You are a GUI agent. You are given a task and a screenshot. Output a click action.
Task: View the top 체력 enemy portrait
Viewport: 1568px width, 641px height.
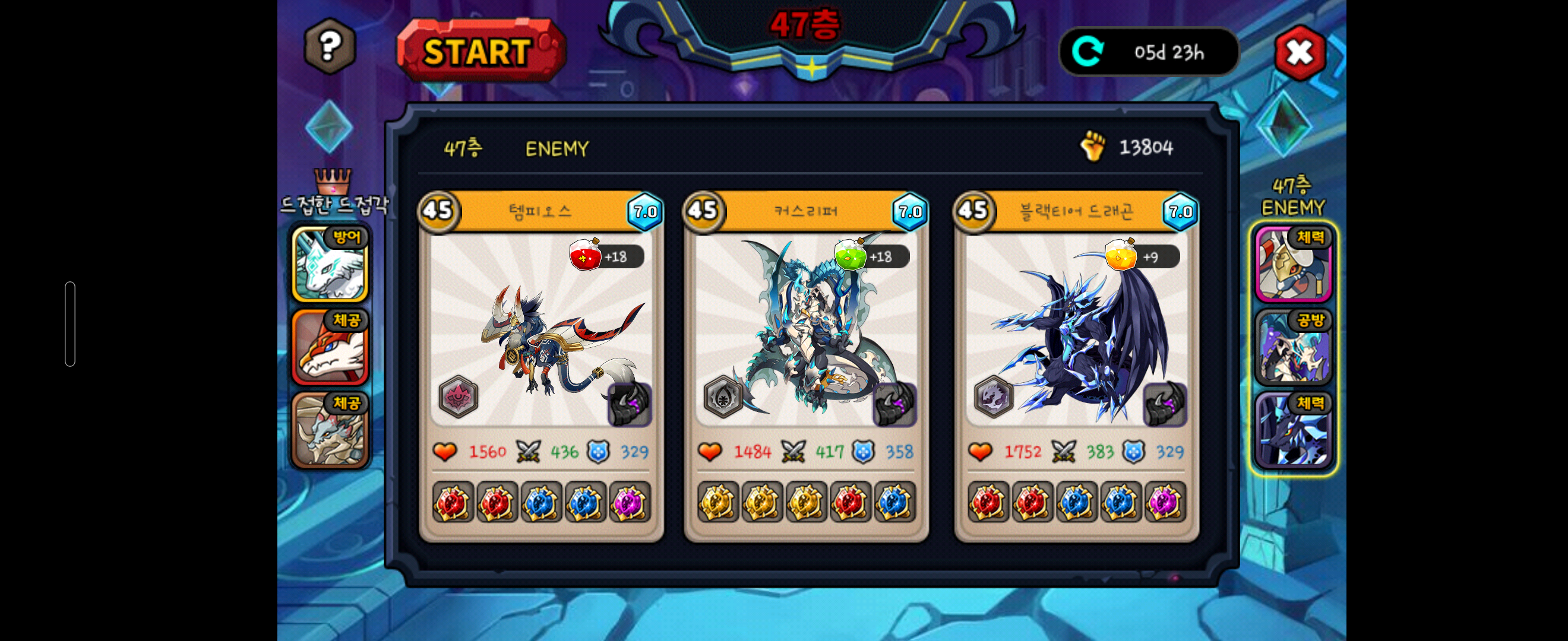[x=1293, y=264]
